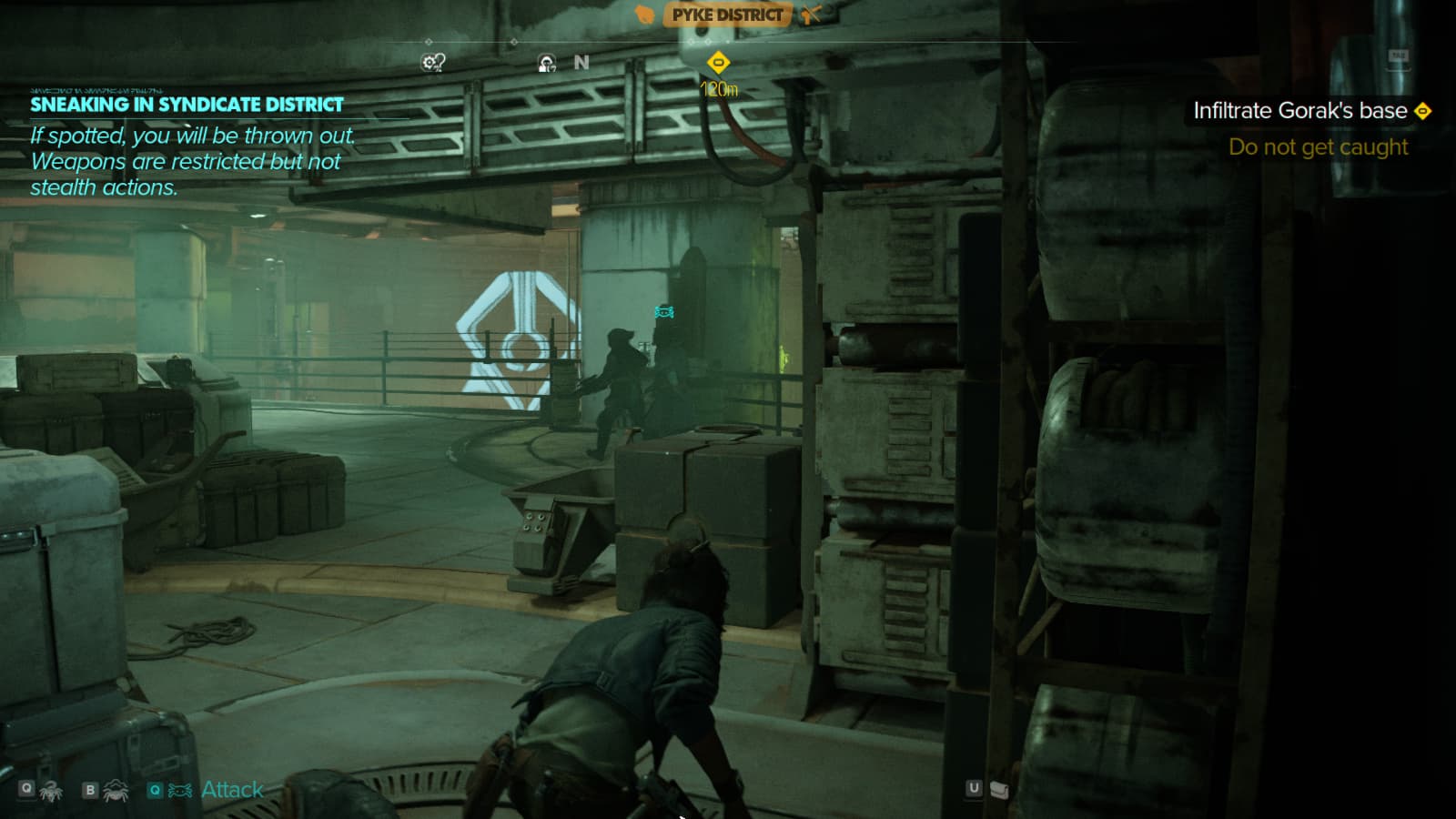This screenshot has width=1456, height=819.
Task: Click the gear compass marker icon
Action: [433, 62]
